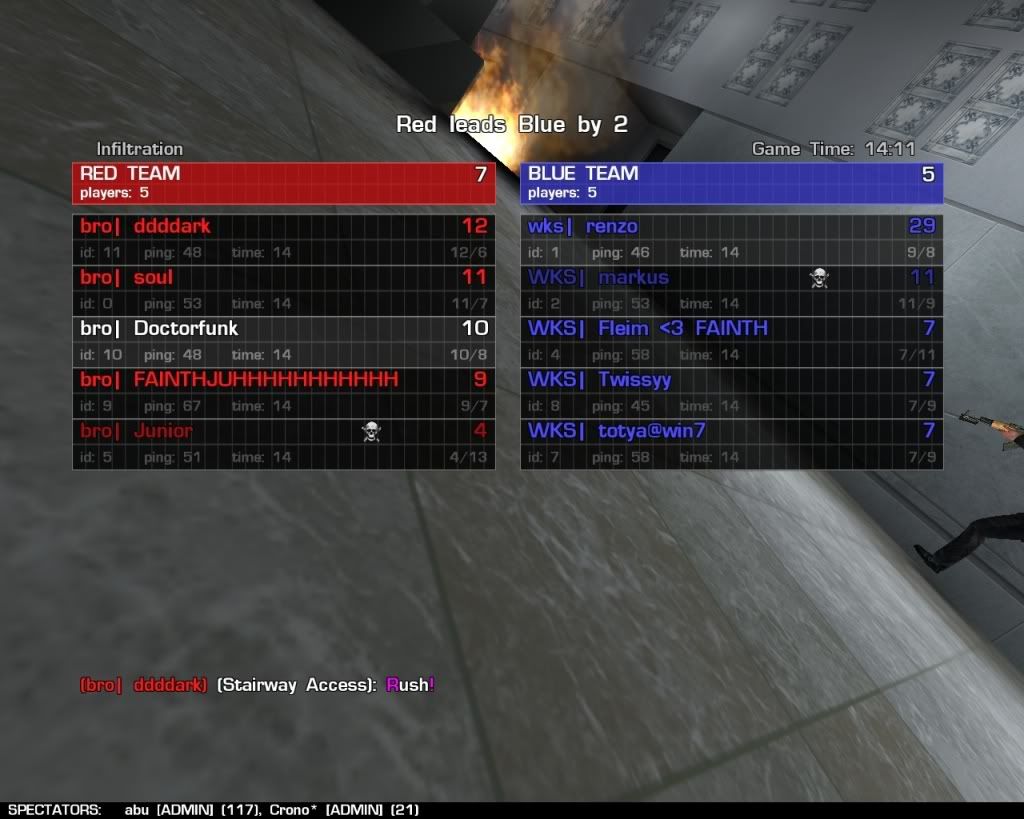1024x819 pixels.
Task: Click the Rush! chat message from ddddark
Action: click(410, 685)
